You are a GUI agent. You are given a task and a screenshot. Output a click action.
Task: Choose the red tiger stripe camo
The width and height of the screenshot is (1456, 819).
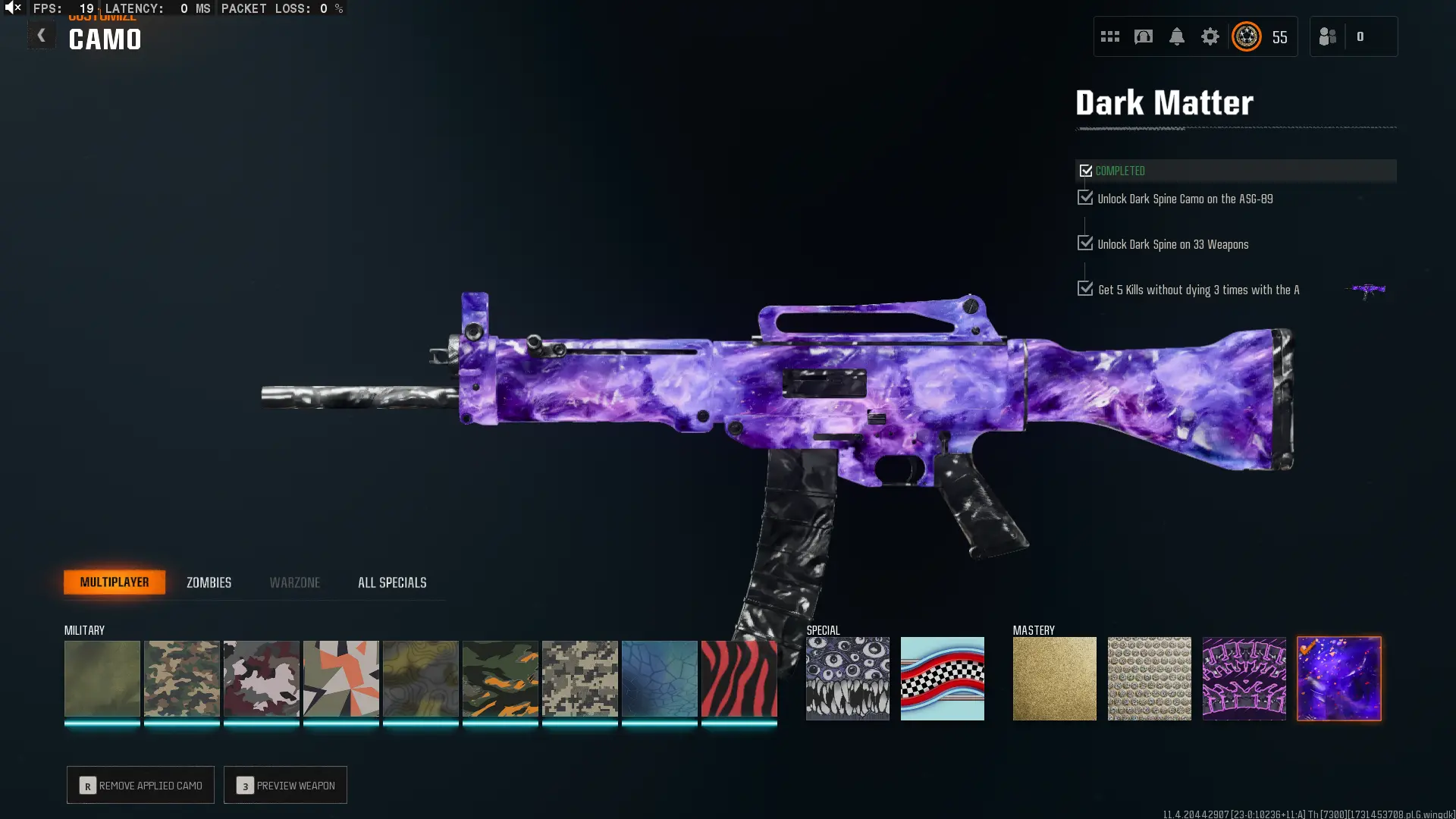(x=739, y=679)
